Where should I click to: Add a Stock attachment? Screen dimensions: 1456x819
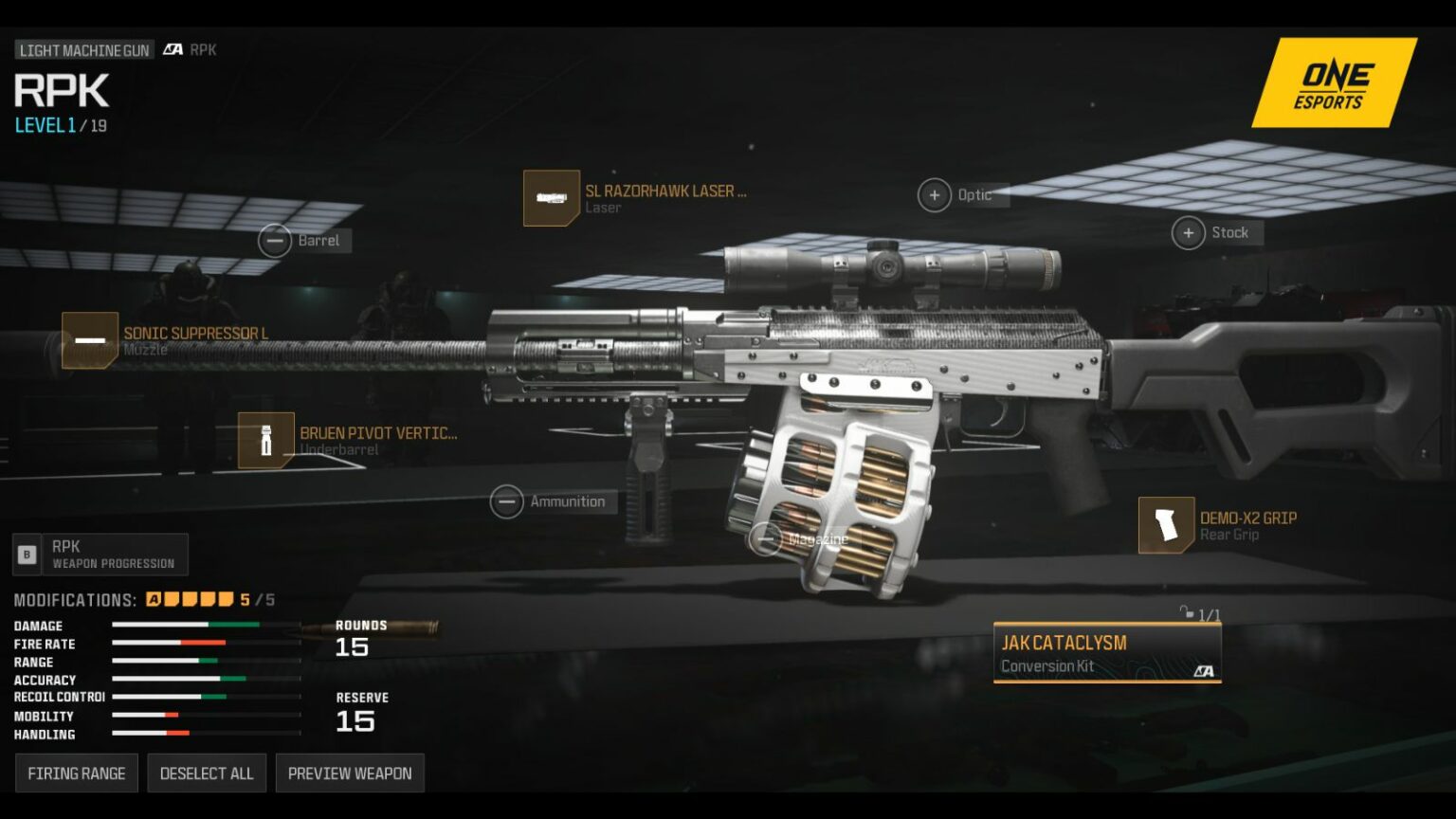point(1189,232)
